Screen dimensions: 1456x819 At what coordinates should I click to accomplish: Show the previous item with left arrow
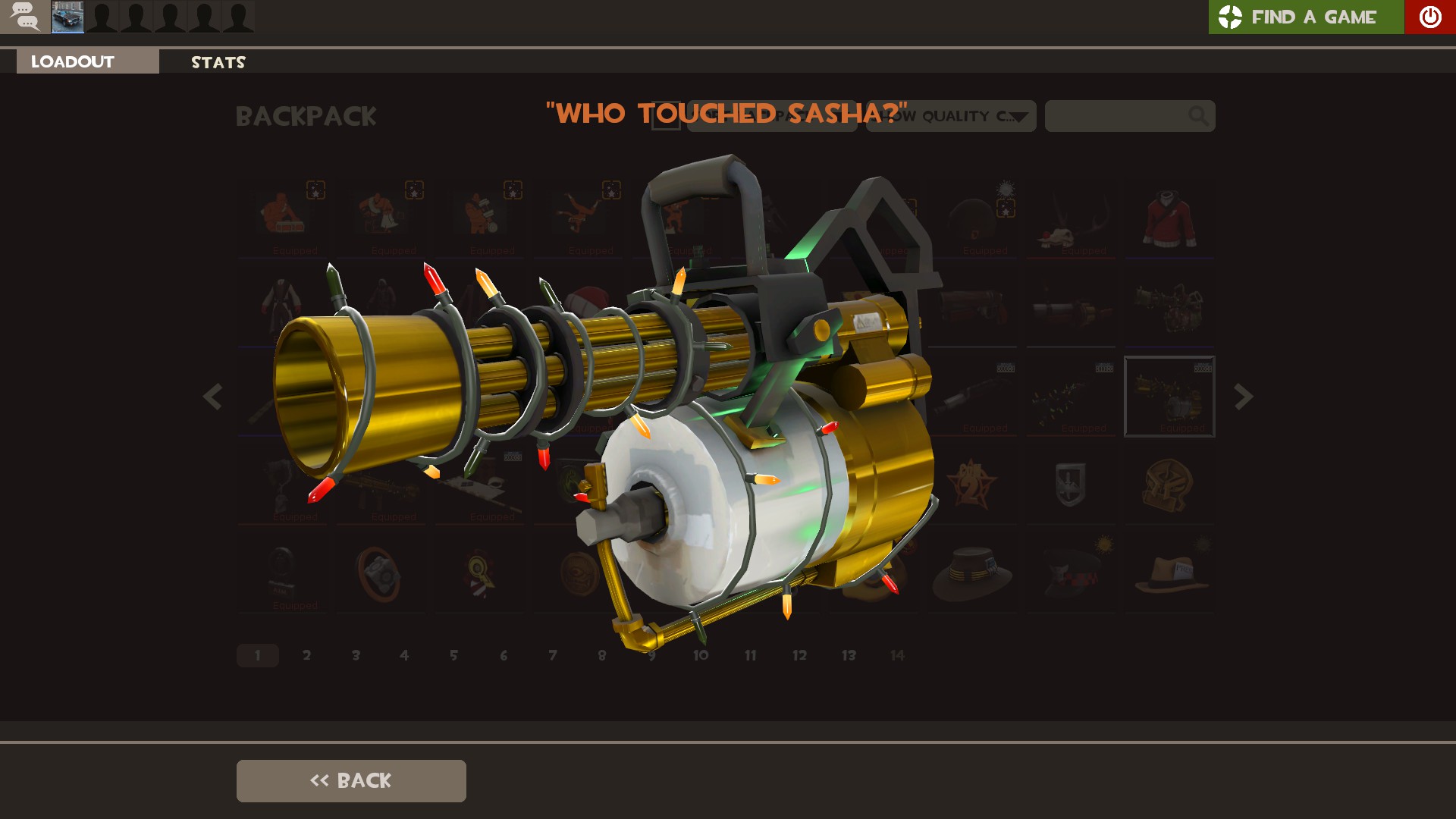pos(212,397)
